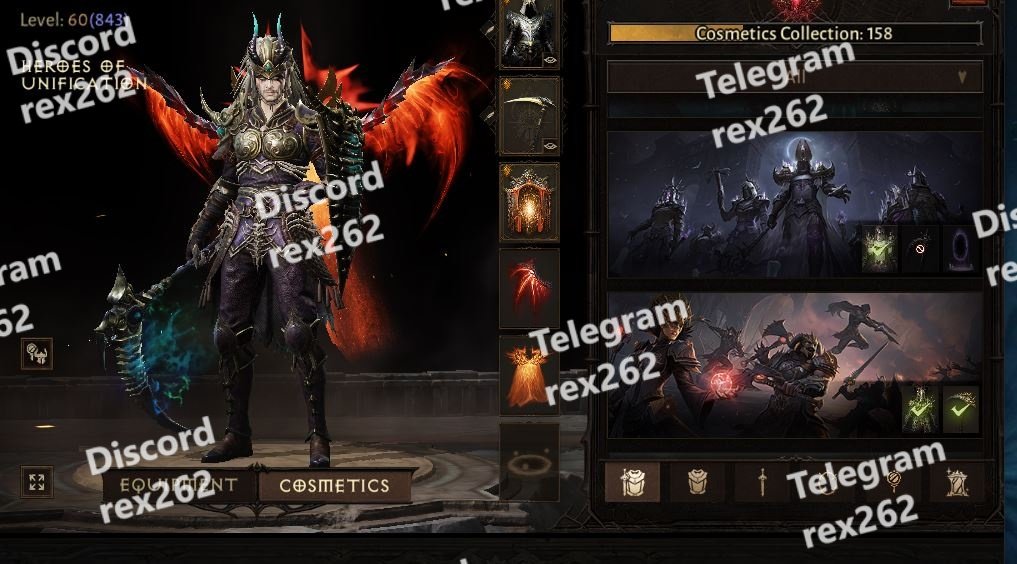The width and height of the screenshot is (1017, 564).
Task: Show the full armor set category
Action: point(632,483)
